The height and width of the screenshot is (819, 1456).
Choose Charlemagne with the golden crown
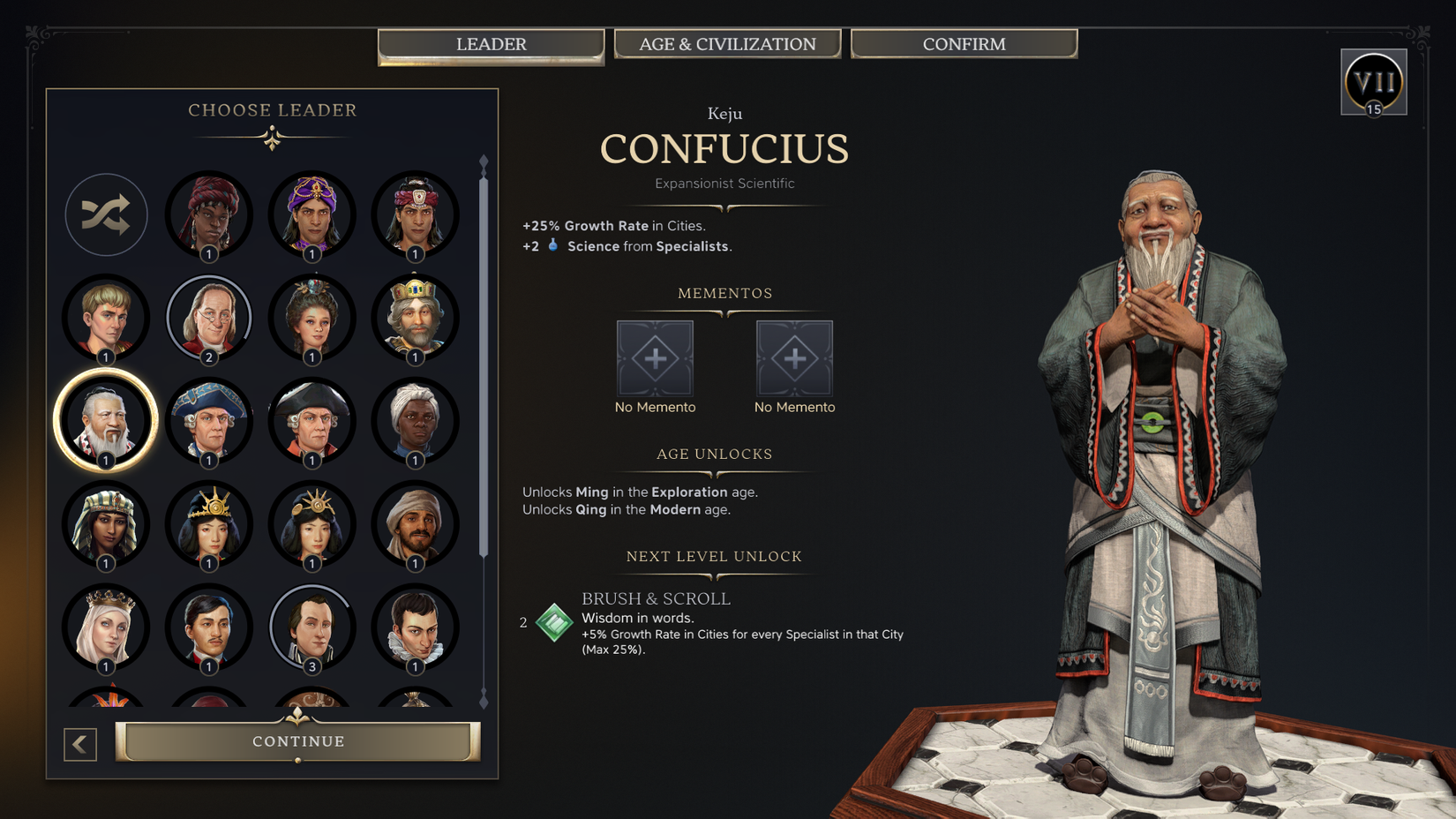(416, 318)
